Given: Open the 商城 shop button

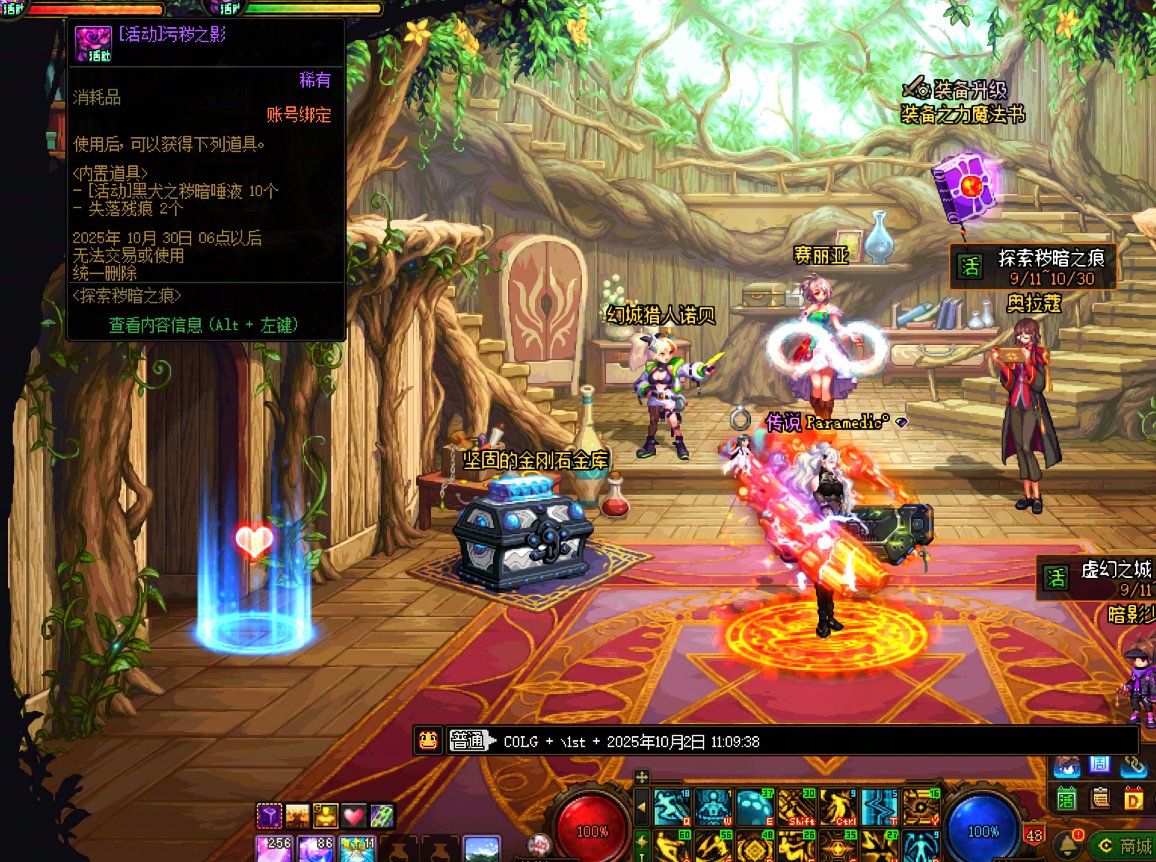Looking at the screenshot, I should (1122, 846).
